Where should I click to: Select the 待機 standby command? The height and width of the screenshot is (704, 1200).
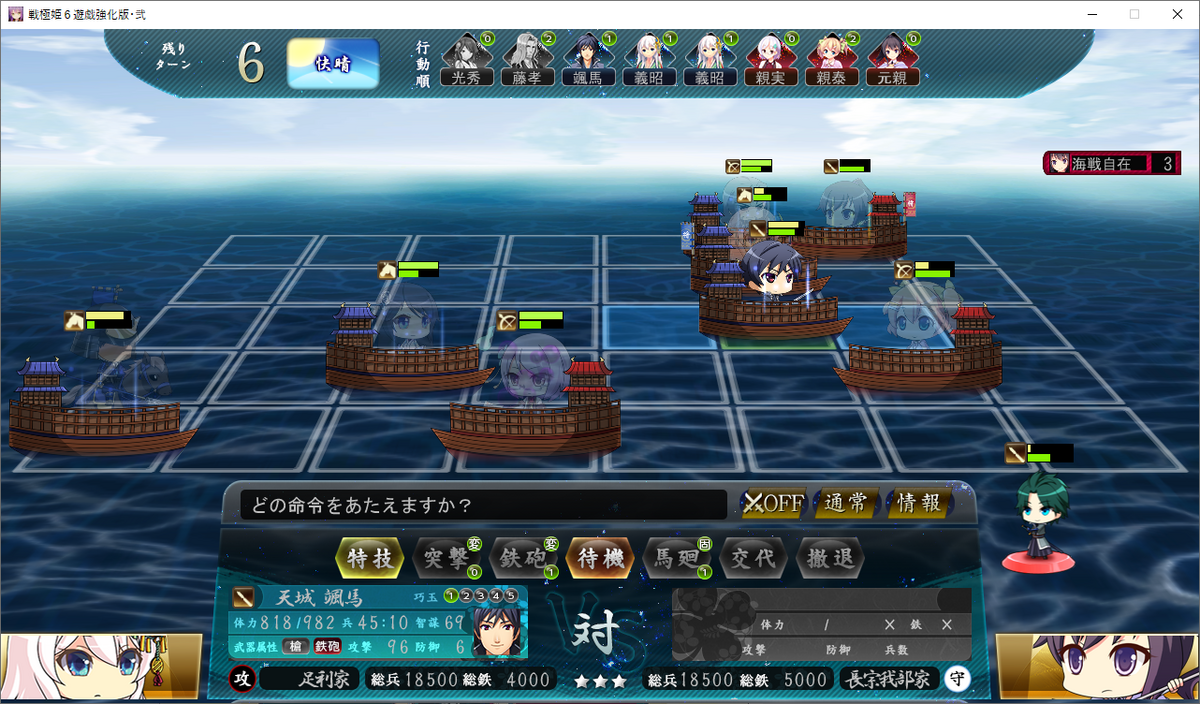click(x=600, y=557)
